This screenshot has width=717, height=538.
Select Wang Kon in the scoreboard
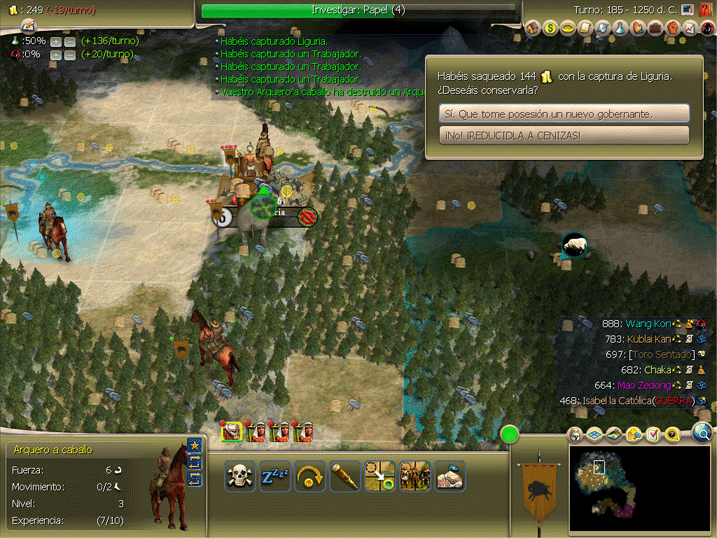pyautogui.click(x=650, y=324)
